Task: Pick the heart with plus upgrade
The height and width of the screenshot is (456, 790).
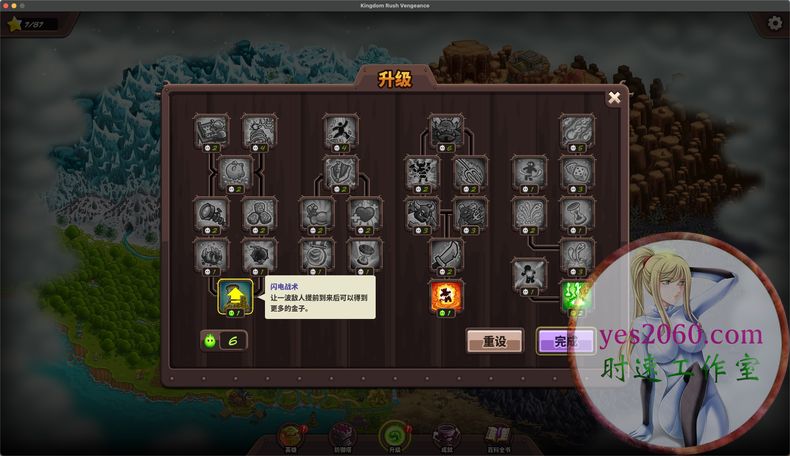Action: pos(364,212)
